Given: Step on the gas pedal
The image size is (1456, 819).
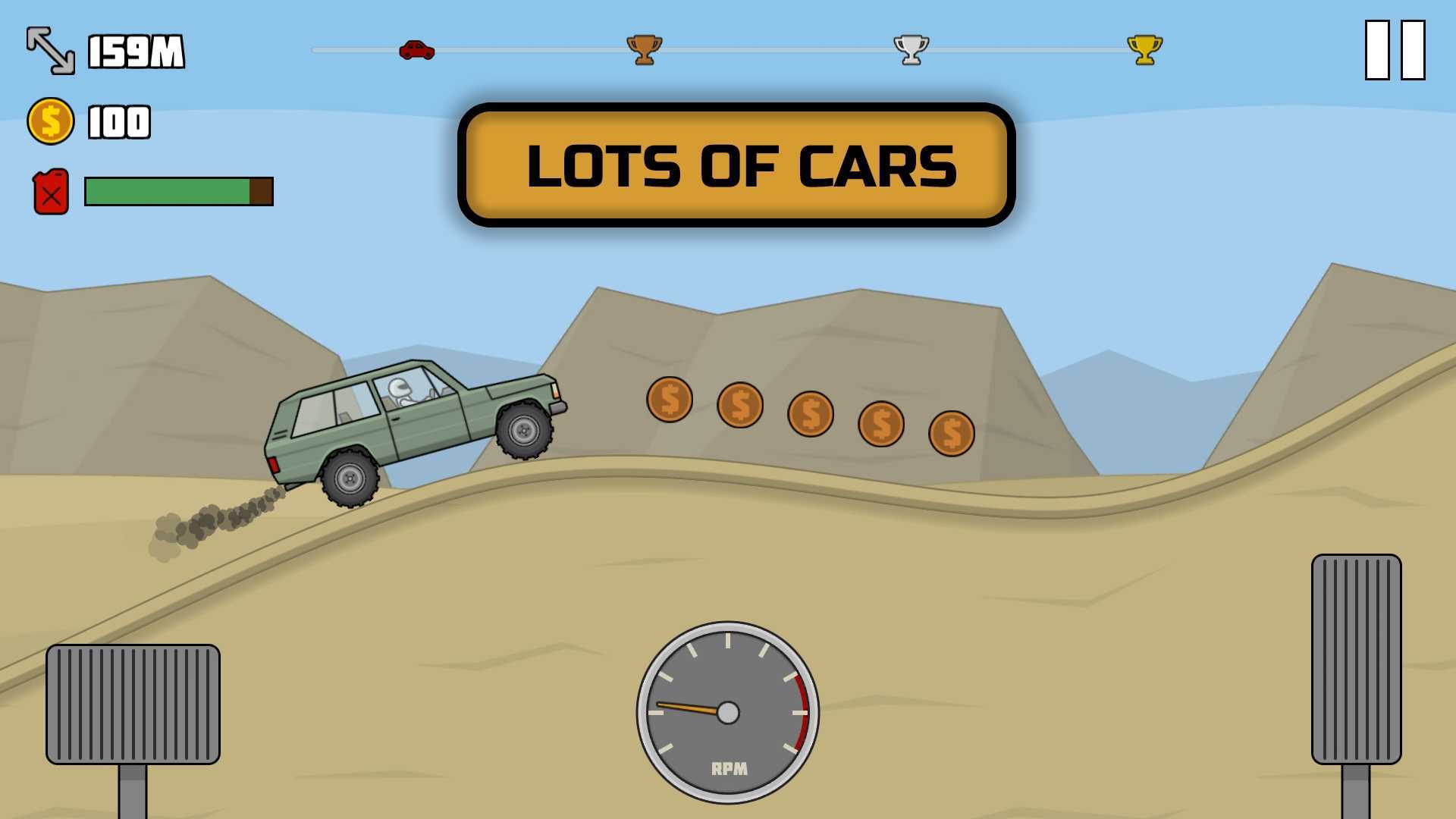Looking at the screenshot, I should pyautogui.click(x=1356, y=659).
